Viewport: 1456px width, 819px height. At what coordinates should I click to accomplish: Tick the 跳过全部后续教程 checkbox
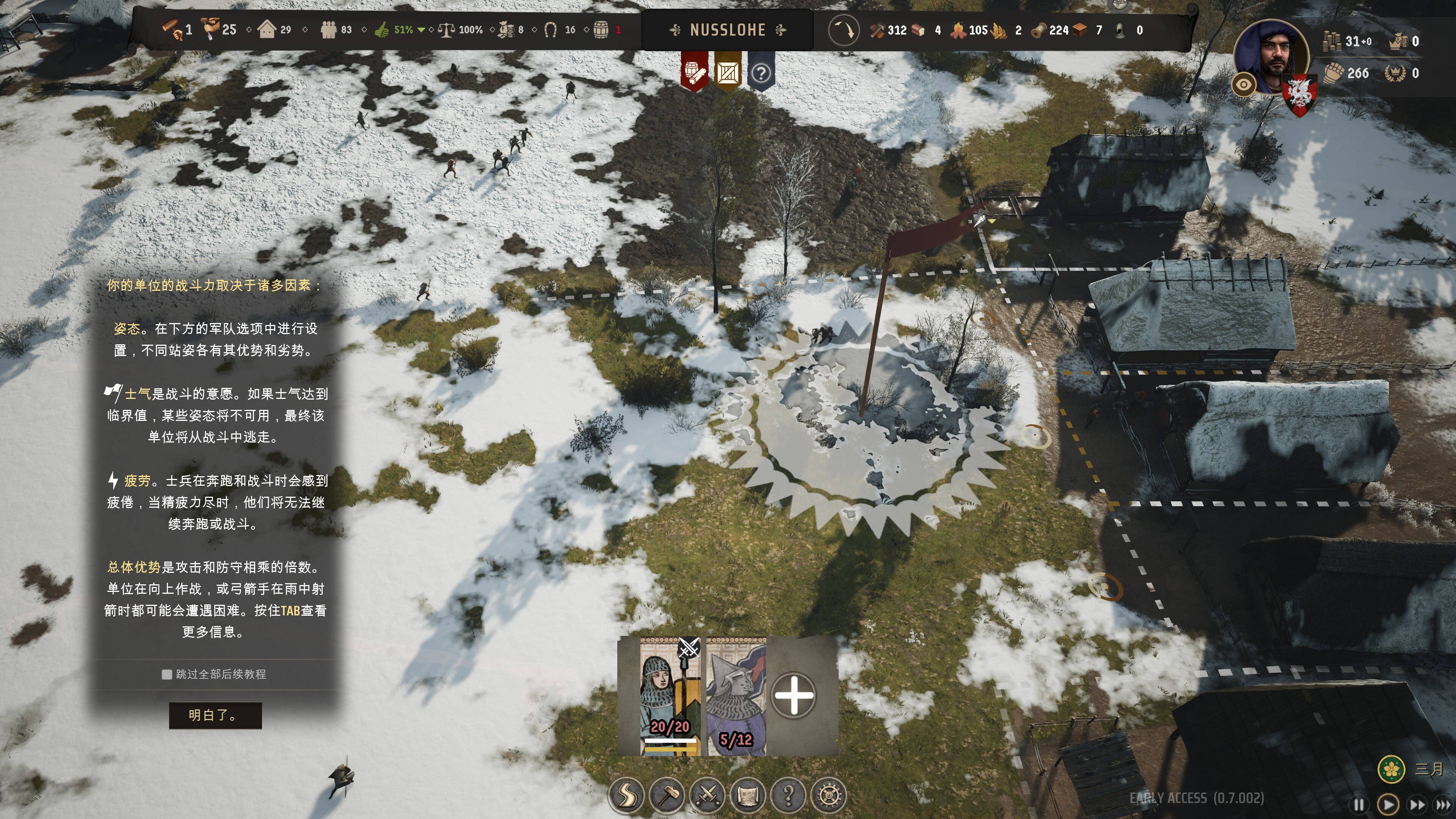pyautogui.click(x=167, y=674)
